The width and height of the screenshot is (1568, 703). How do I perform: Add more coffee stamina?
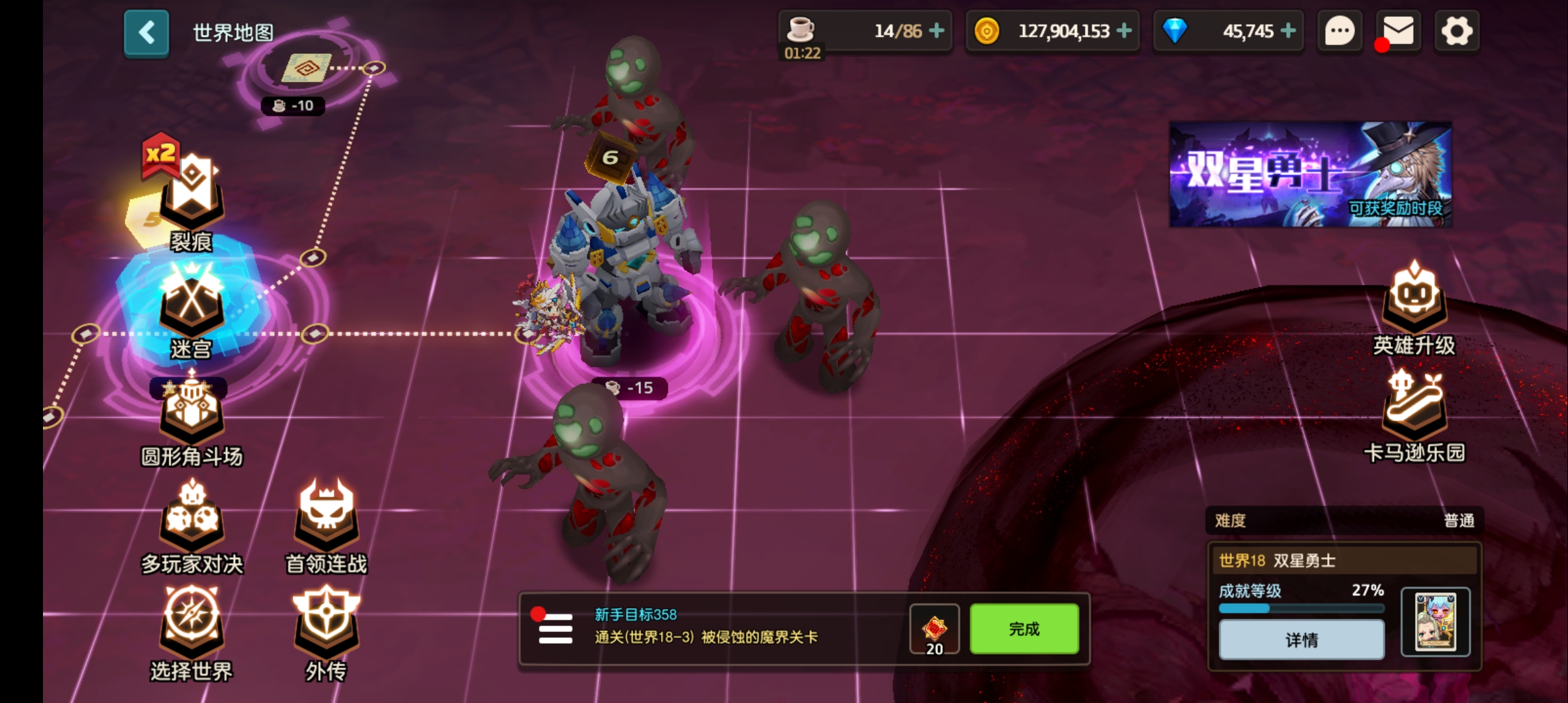(936, 31)
